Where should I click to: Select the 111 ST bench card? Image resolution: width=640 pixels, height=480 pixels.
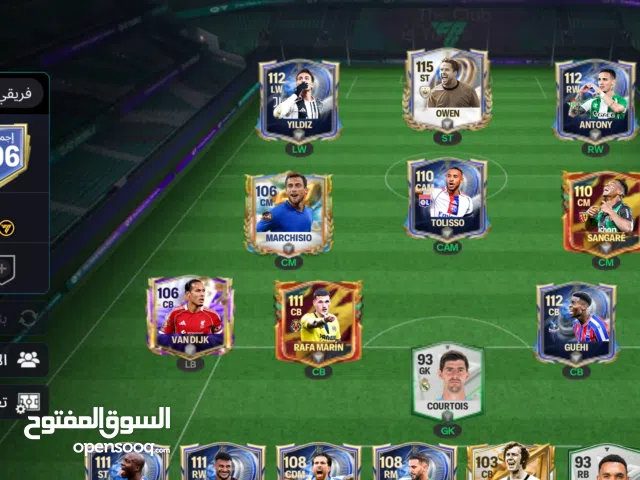pos(127,462)
